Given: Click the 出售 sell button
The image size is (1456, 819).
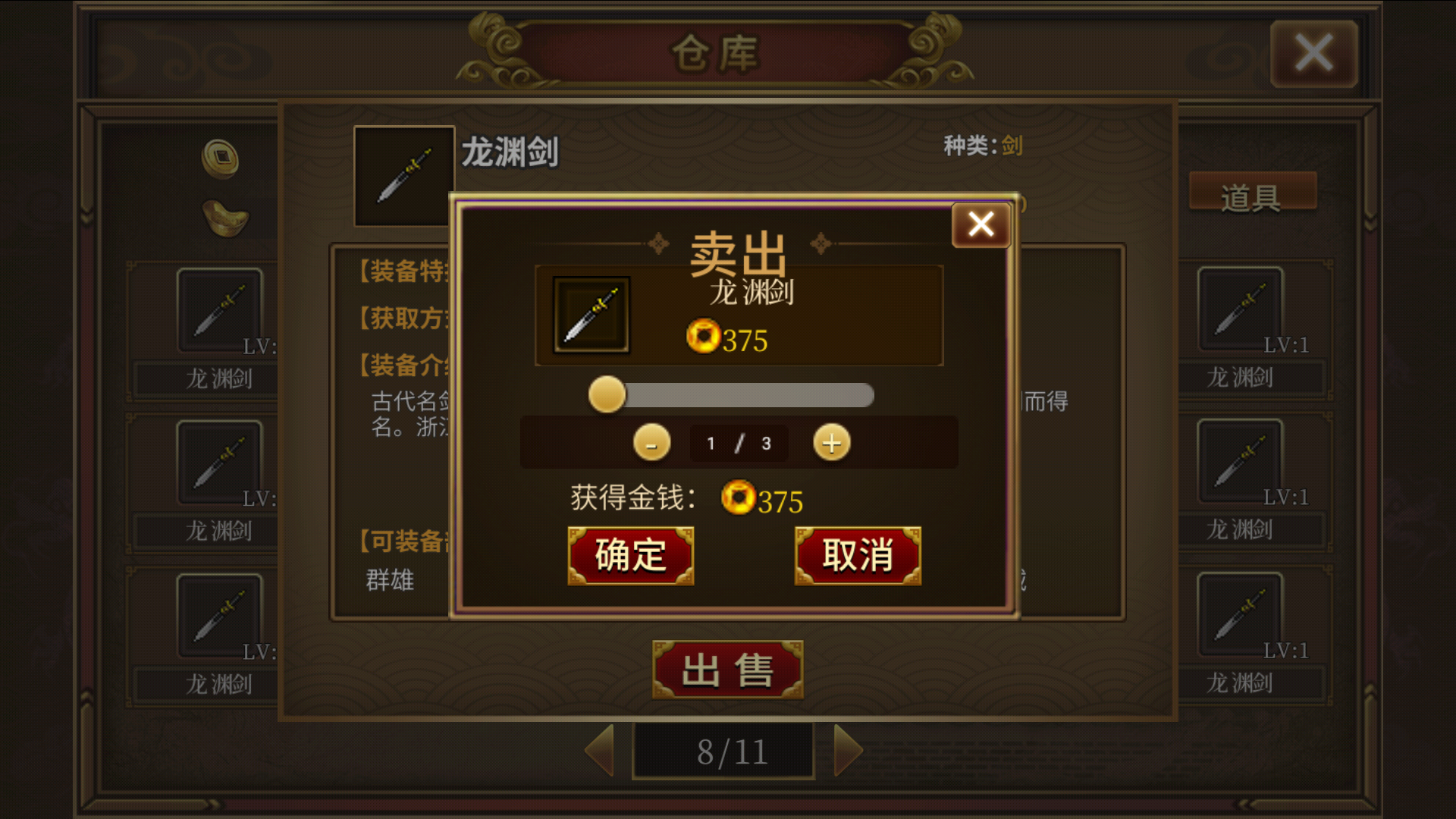Looking at the screenshot, I should [726, 669].
